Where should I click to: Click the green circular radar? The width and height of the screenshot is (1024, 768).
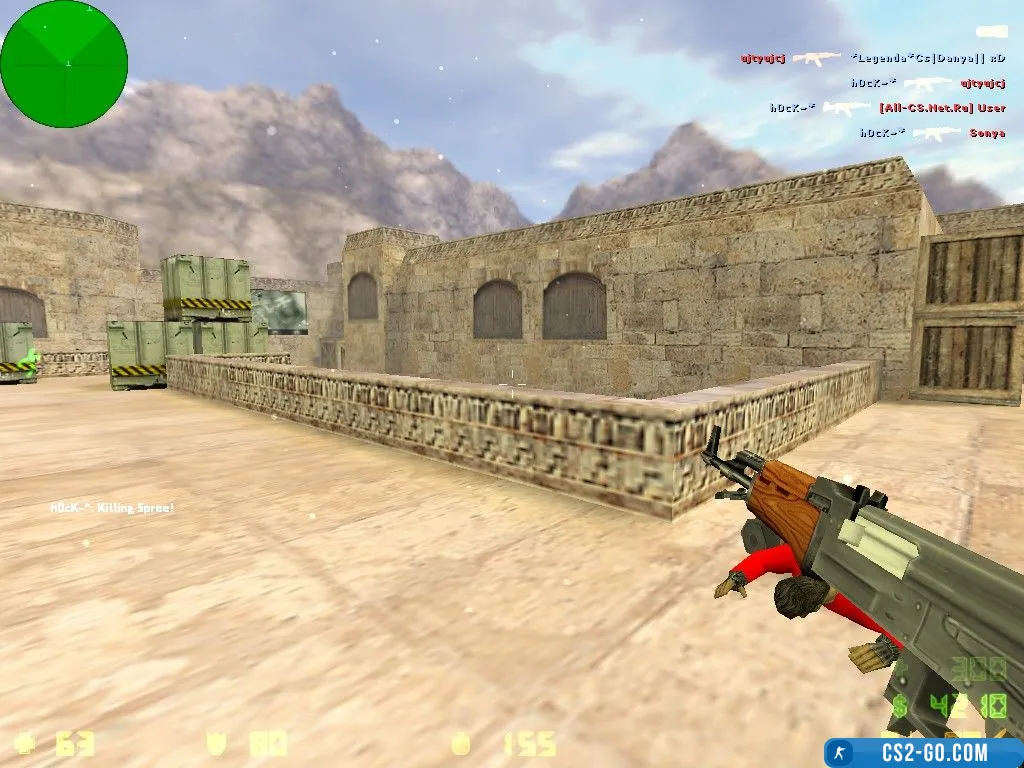pyautogui.click(x=64, y=64)
